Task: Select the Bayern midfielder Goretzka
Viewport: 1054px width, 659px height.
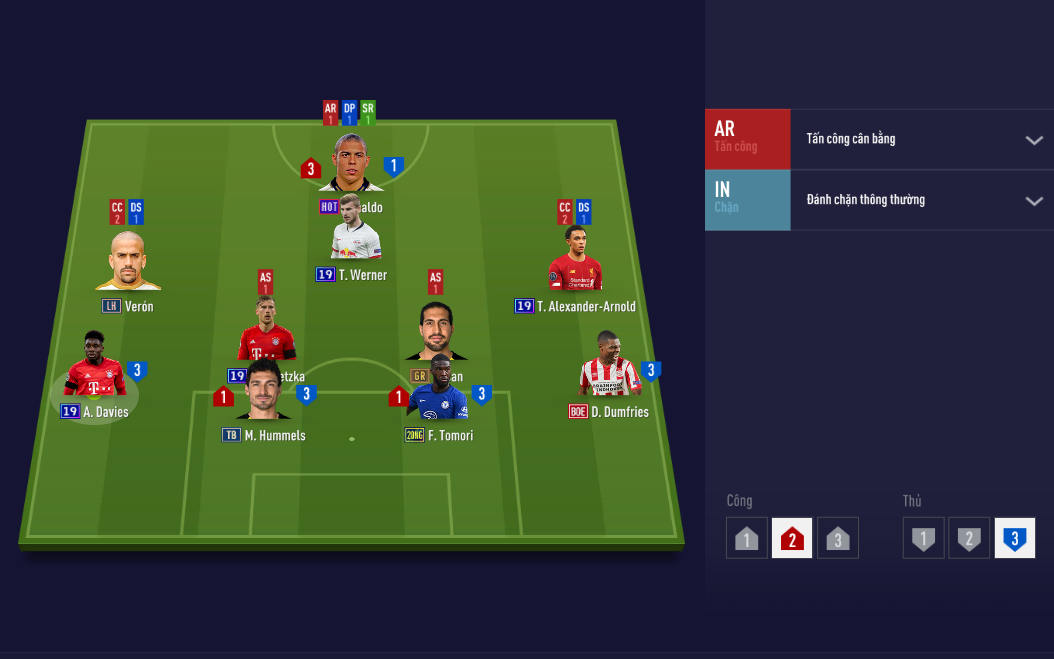Action: click(265, 328)
